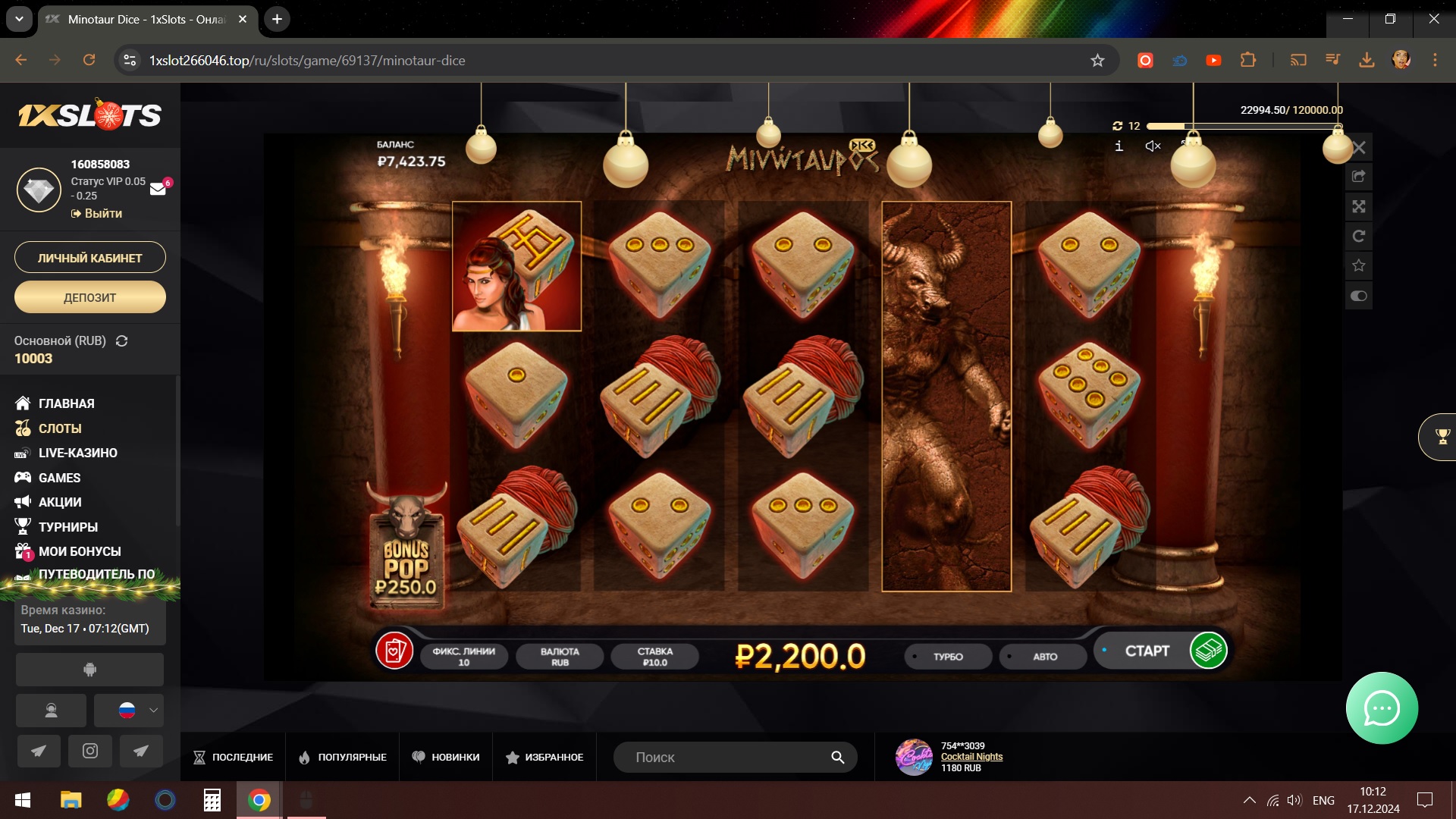Add the game to favorites with star
The image size is (1456, 819).
(x=1359, y=265)
